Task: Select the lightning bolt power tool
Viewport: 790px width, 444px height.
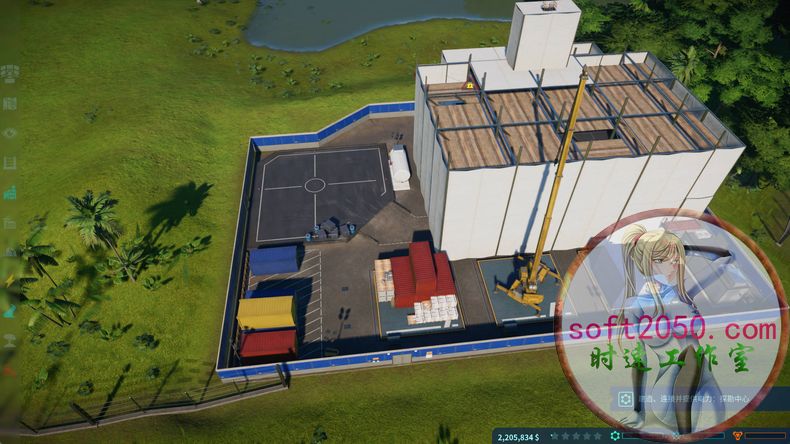Action: click(x=10, y=282)
